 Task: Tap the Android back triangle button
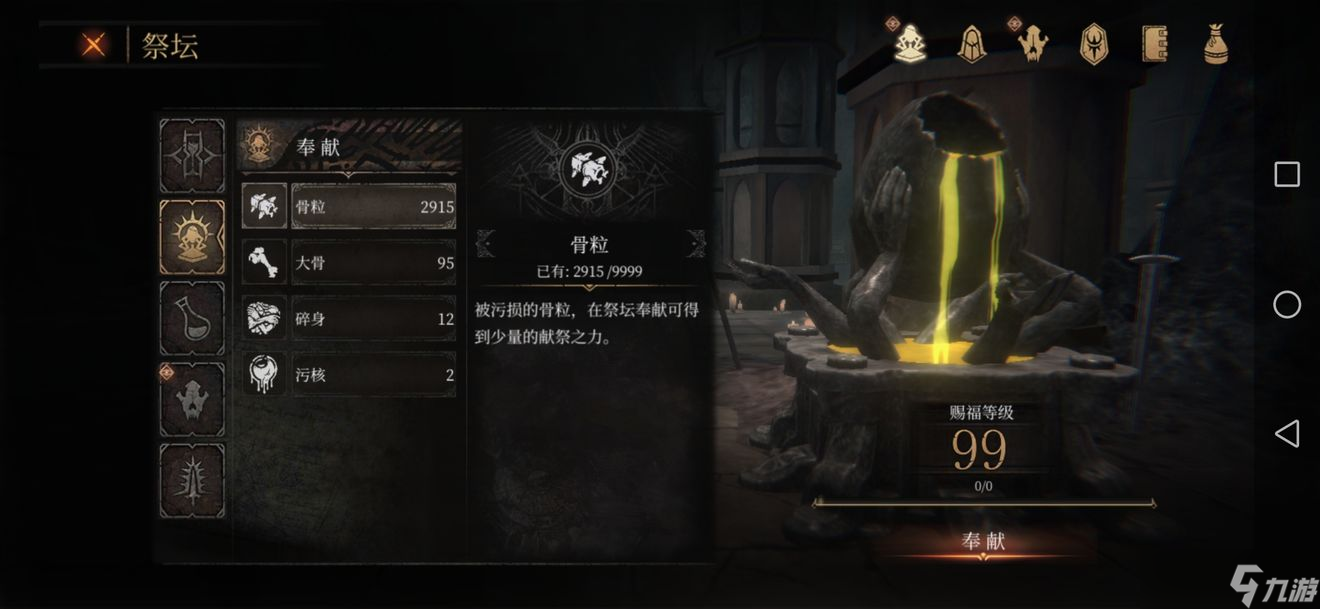pyautogui.click(x=1286, y=433)
